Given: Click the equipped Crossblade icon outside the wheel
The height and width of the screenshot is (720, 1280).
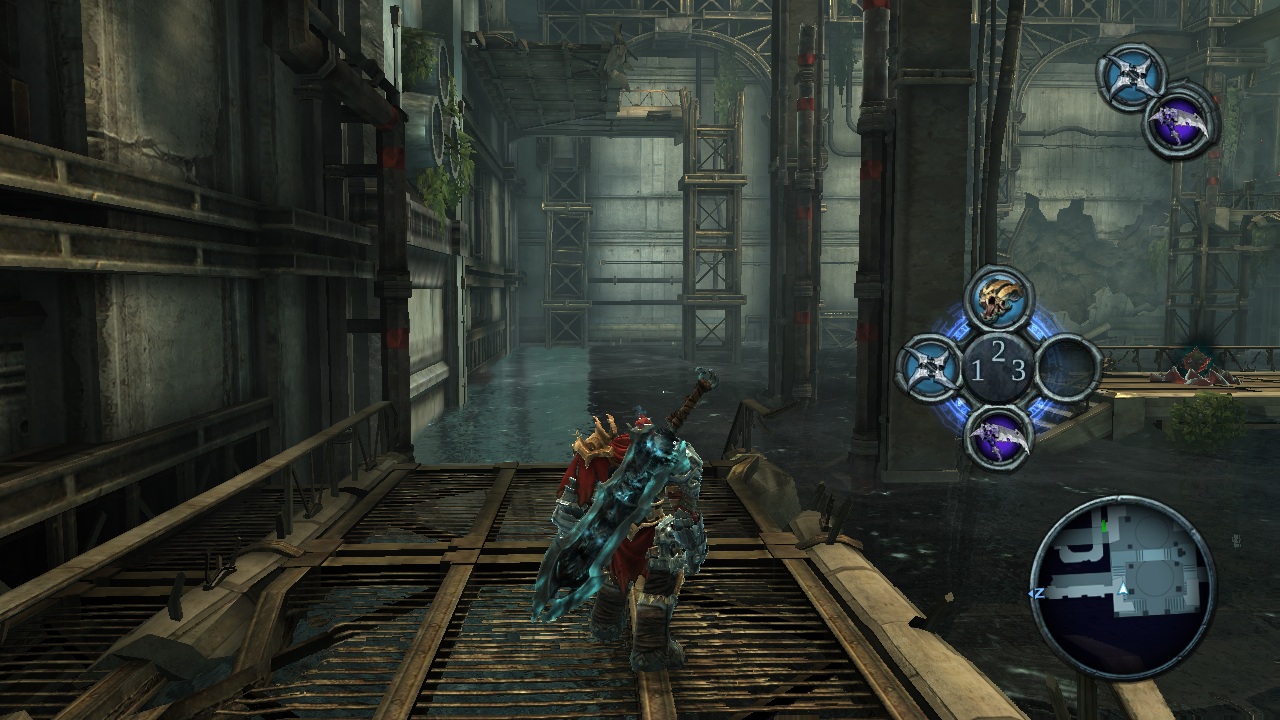Looking at the screenshot, I should click(x=1132, y=76).
